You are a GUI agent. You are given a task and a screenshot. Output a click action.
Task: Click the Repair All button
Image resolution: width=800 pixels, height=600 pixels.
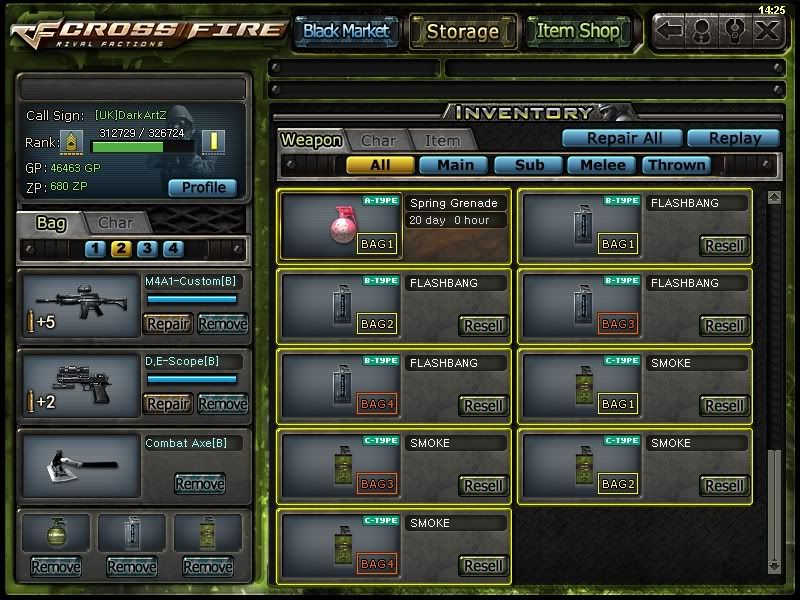(x=620, y=138)
